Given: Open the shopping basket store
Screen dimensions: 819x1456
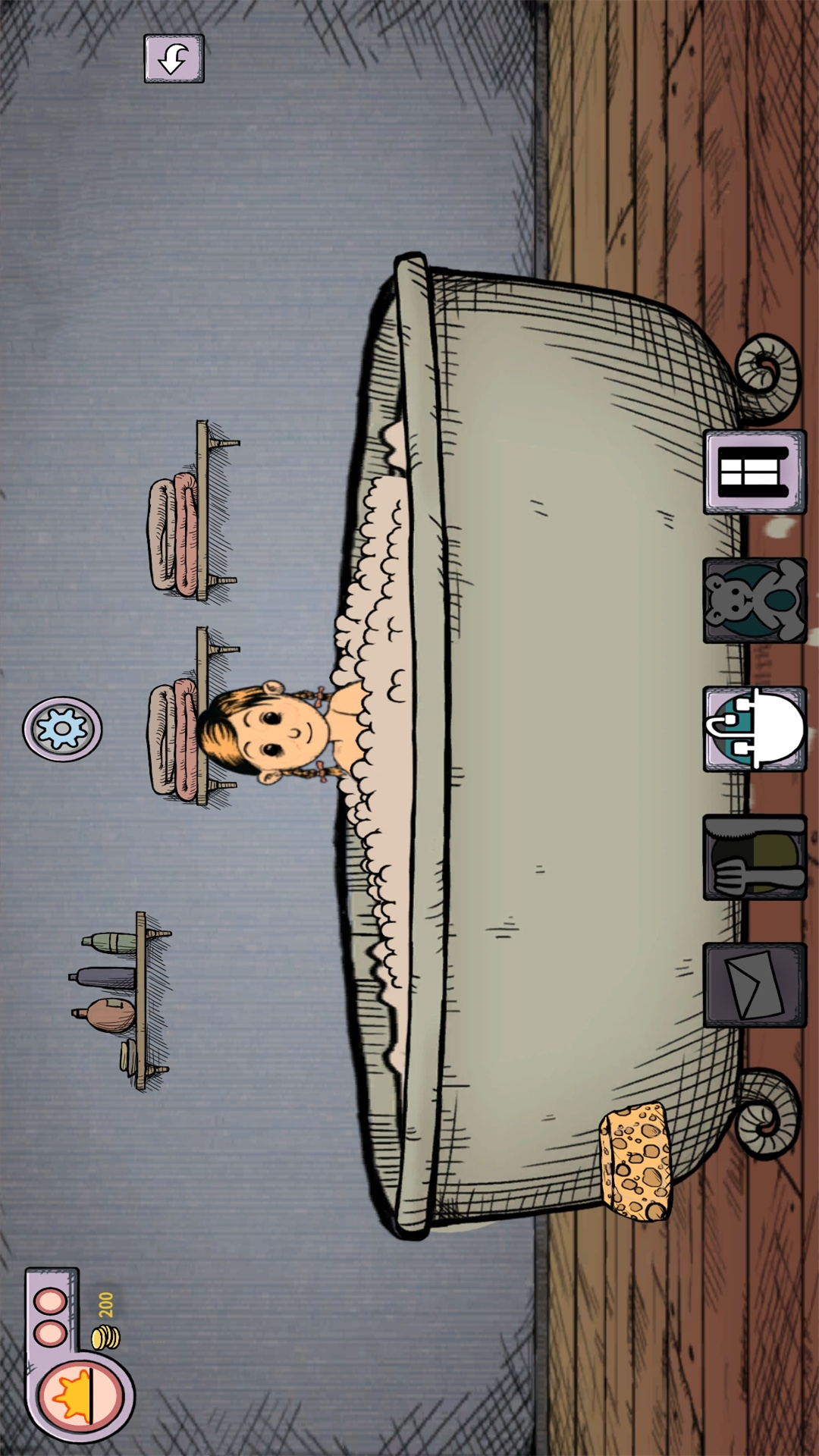Looking at the screenshot, I should tap(755, 729).
